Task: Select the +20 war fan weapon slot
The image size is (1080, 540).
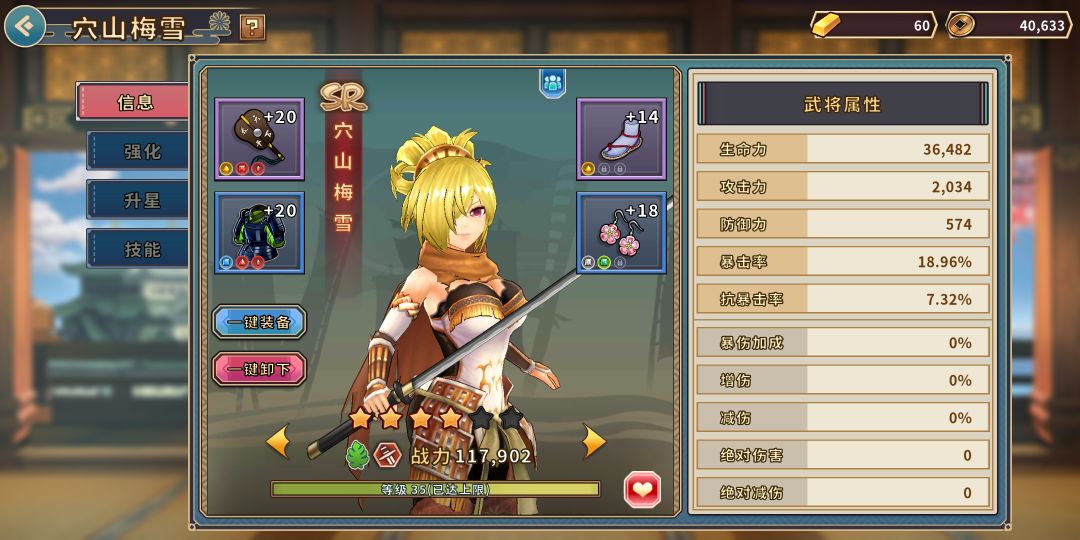Action: click(260, 138)
